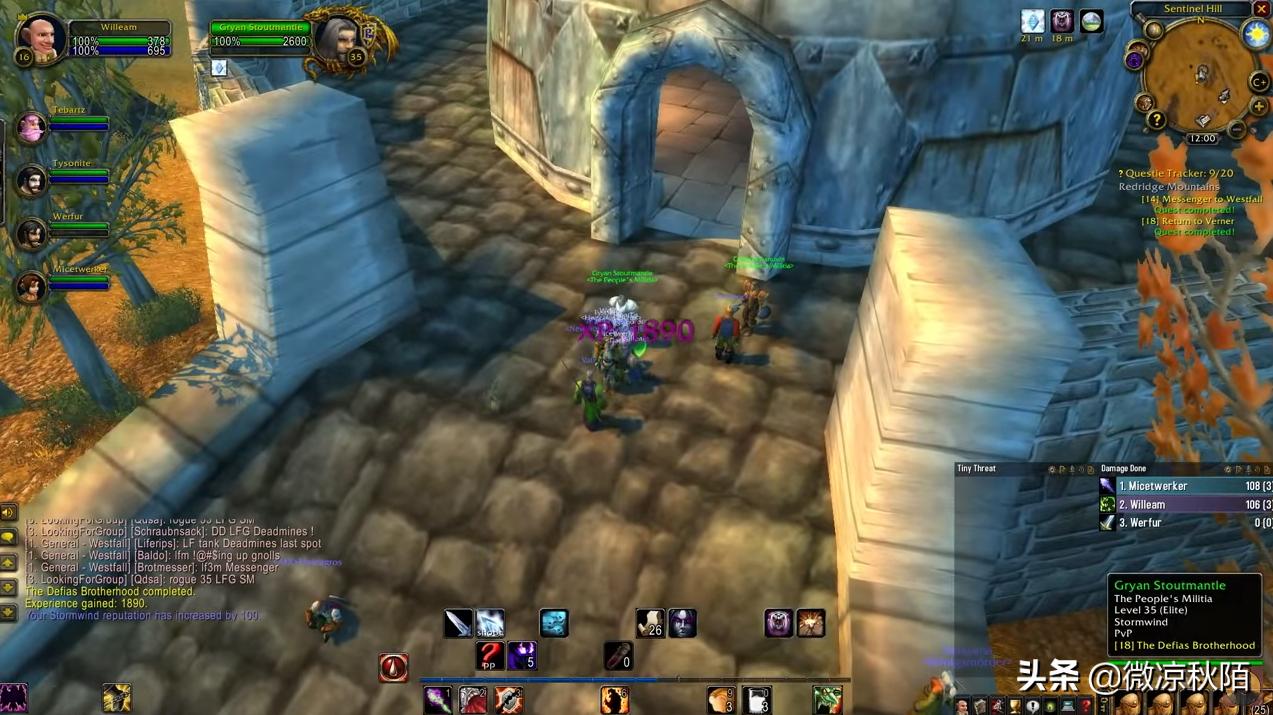Click Gryan Stoutmantle's target portrait
1273x715 pixels.
(x=336, y=37)
